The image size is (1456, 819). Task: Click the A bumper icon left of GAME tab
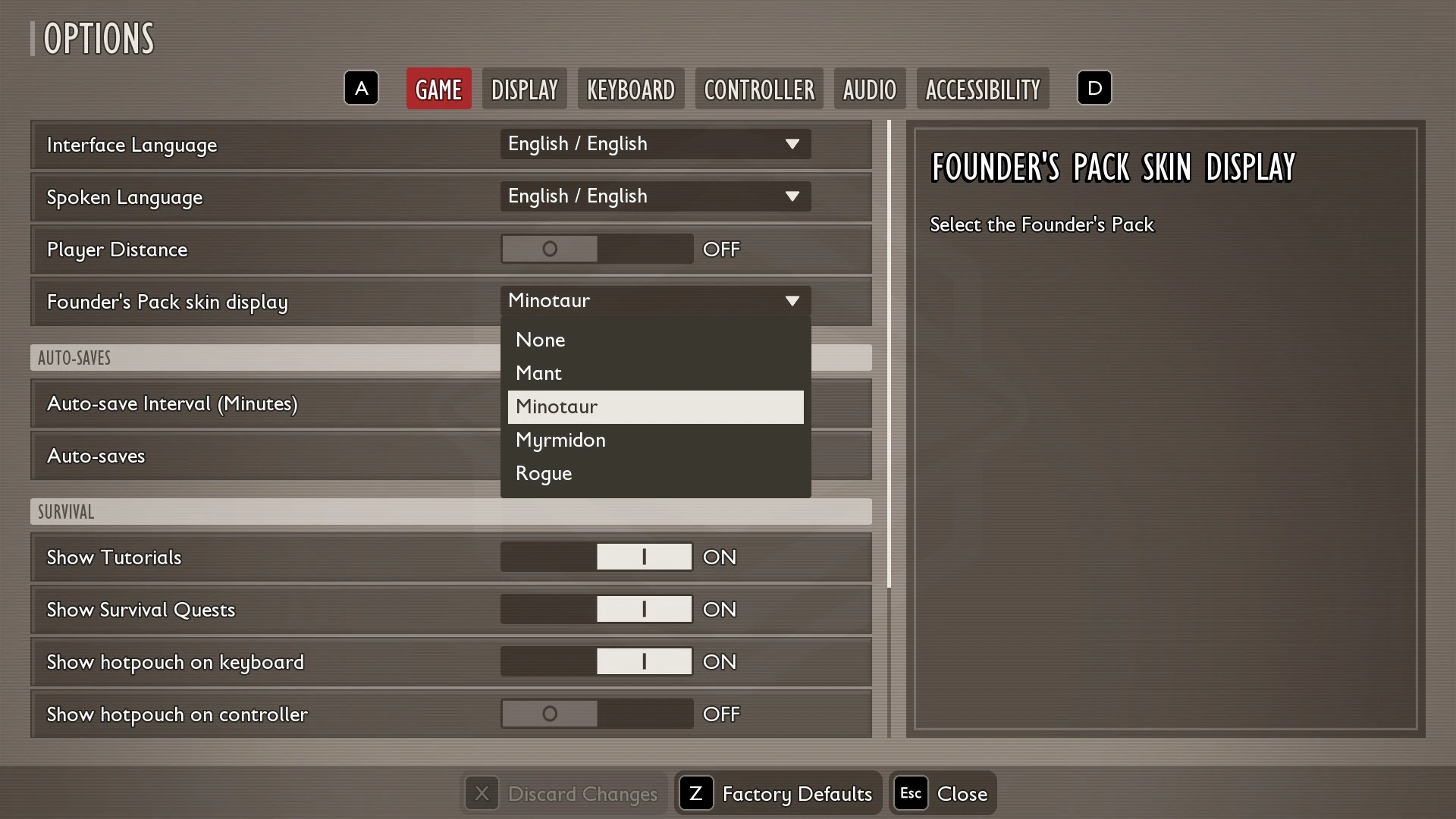(x=361, y=88)
